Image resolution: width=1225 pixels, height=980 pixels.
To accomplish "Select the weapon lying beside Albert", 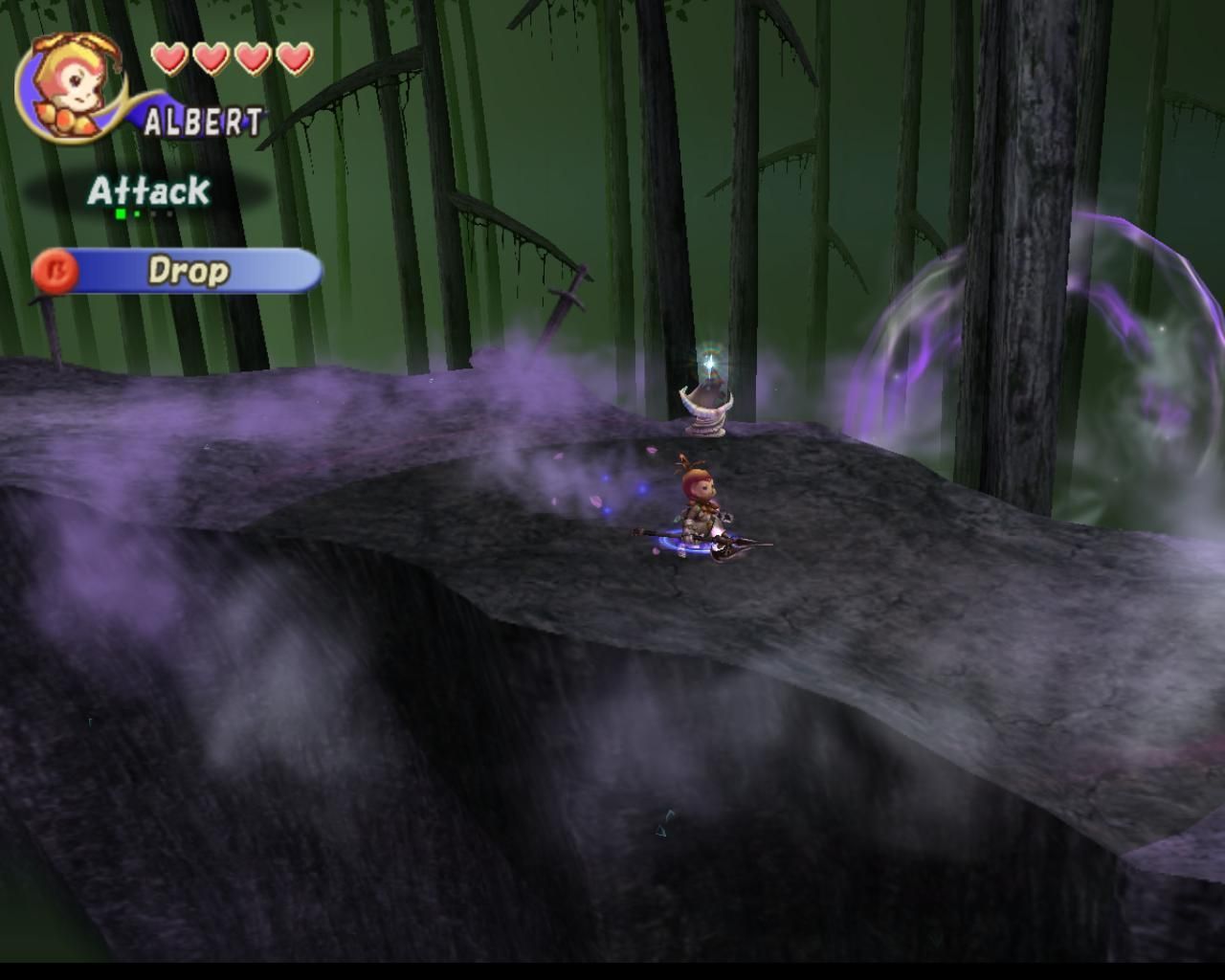I will (x=732, y=546).
